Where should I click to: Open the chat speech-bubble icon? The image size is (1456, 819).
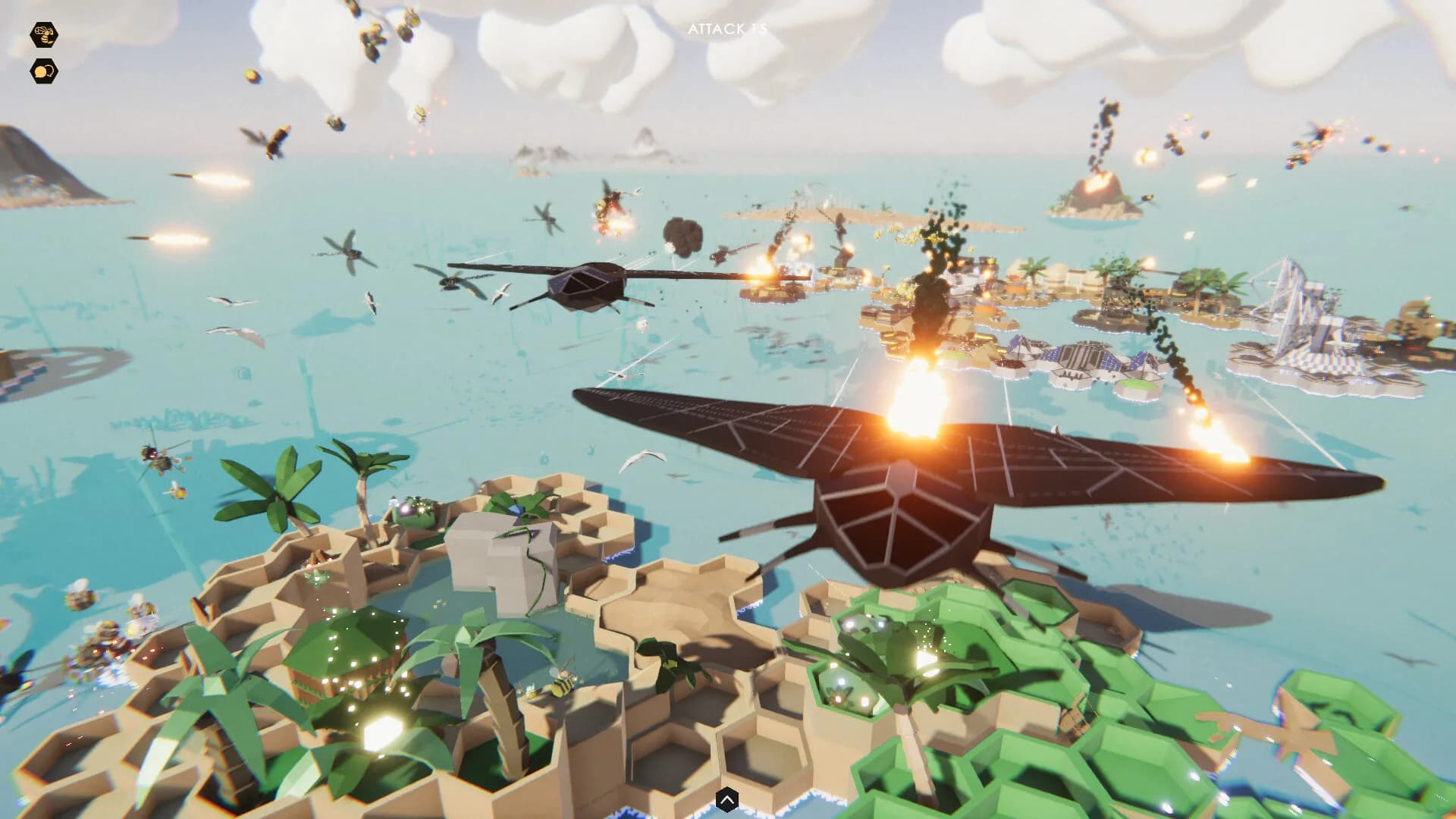coord(43,71)
